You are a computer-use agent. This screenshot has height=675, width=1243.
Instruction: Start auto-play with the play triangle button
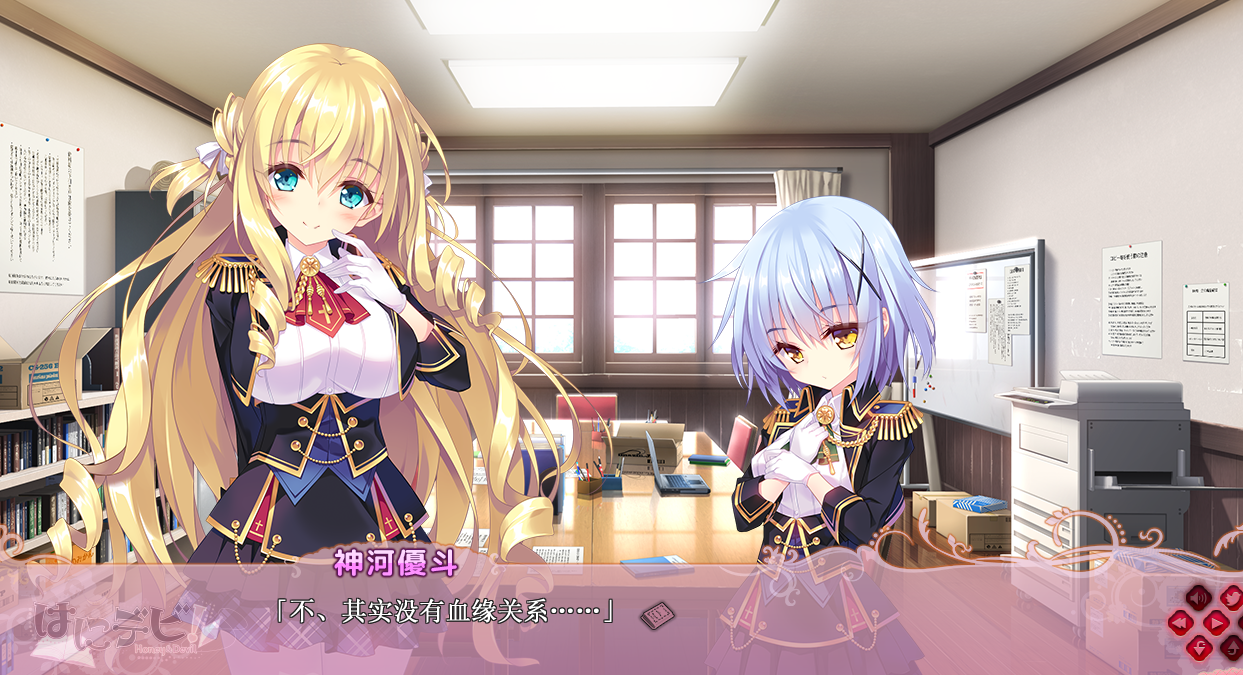pos(1214,622)
